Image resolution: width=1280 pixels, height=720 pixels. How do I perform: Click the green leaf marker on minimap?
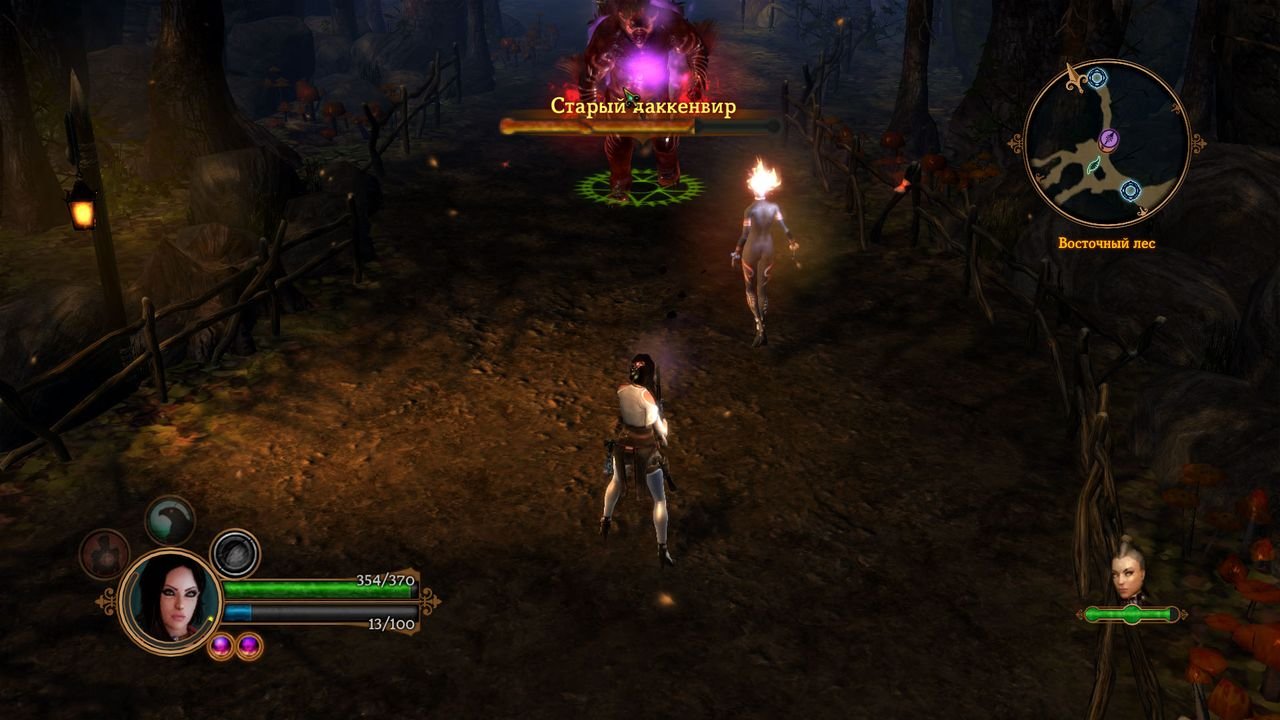1093,165
